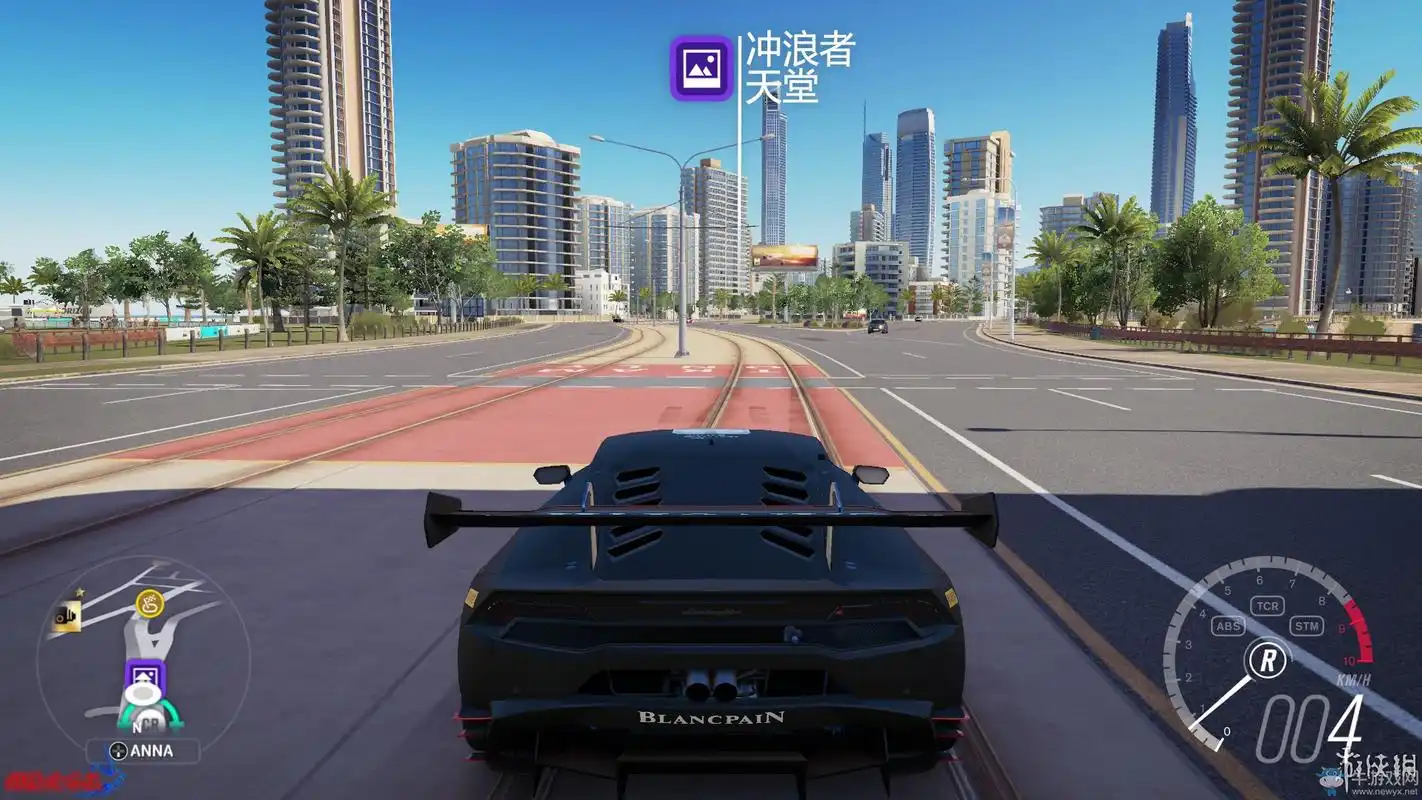Click the purple 冲浪者天堂 photo waypoint marker
The image size is (1422, 800).
click(701, 68)
